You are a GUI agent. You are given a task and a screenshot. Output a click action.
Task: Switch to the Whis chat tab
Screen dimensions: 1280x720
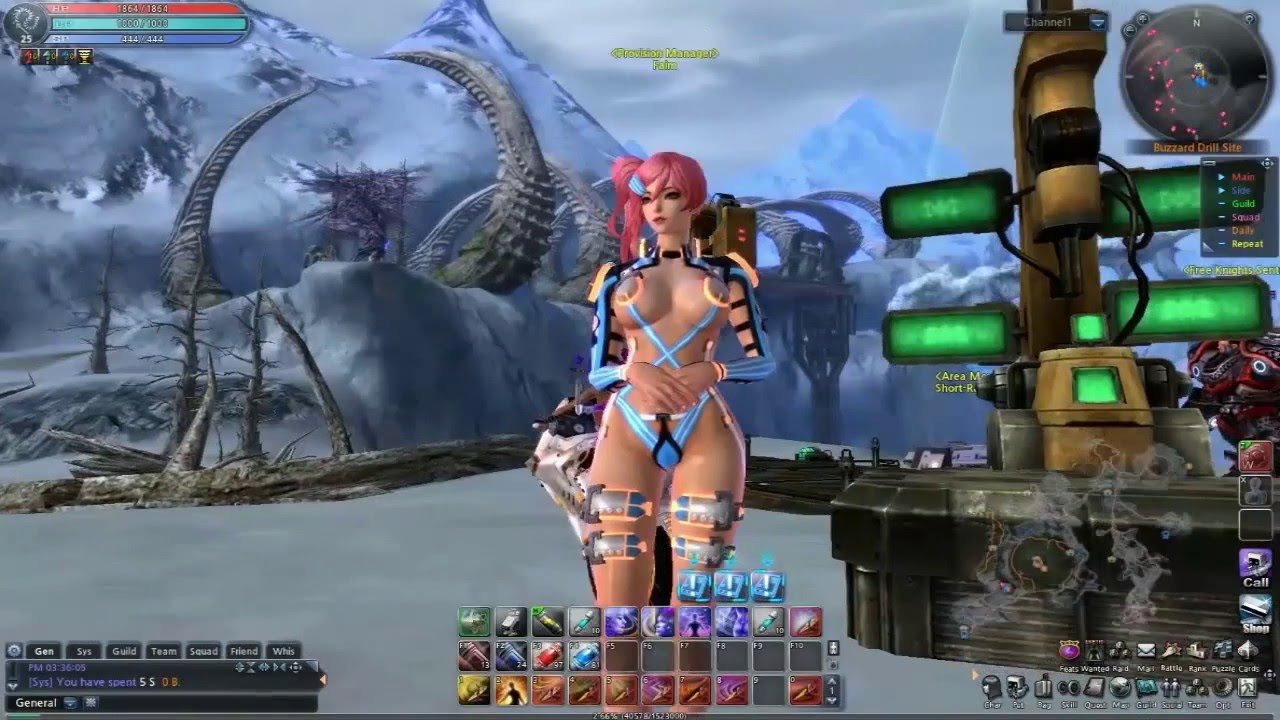[x=284, y=651]
